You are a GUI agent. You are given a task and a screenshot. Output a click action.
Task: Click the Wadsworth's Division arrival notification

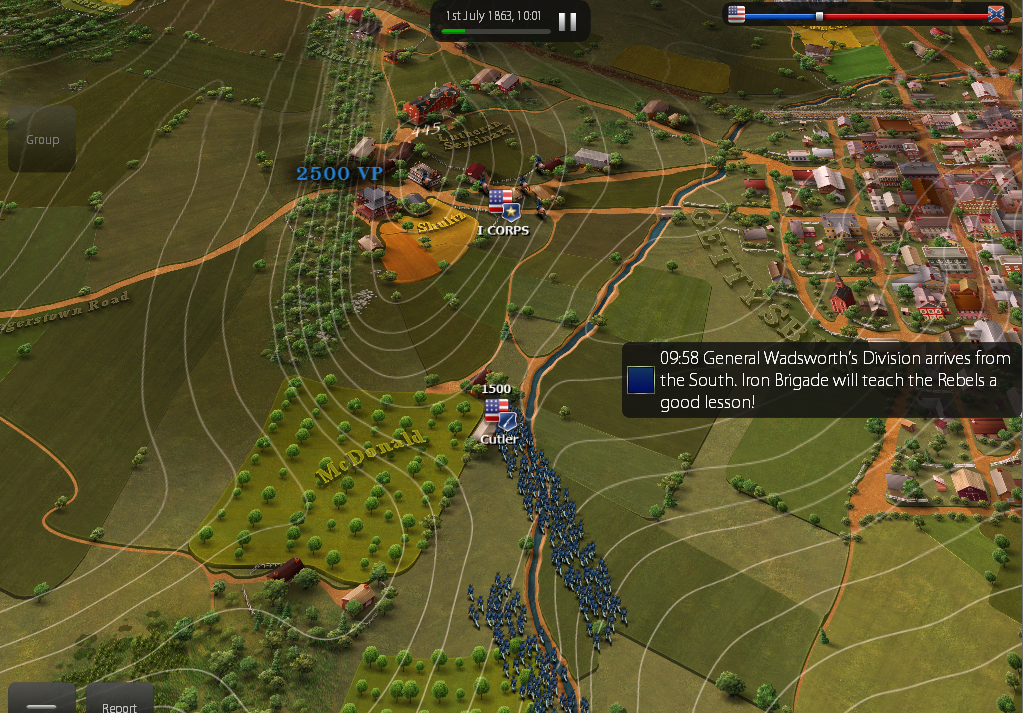(820, 380)
